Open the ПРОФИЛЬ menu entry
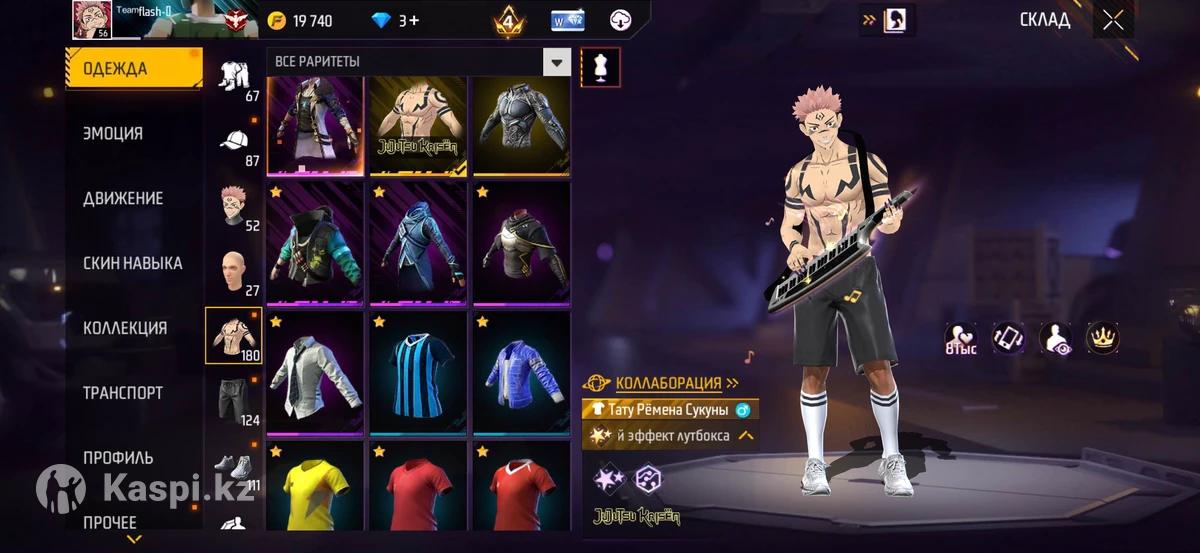 (x=118, y=458)
